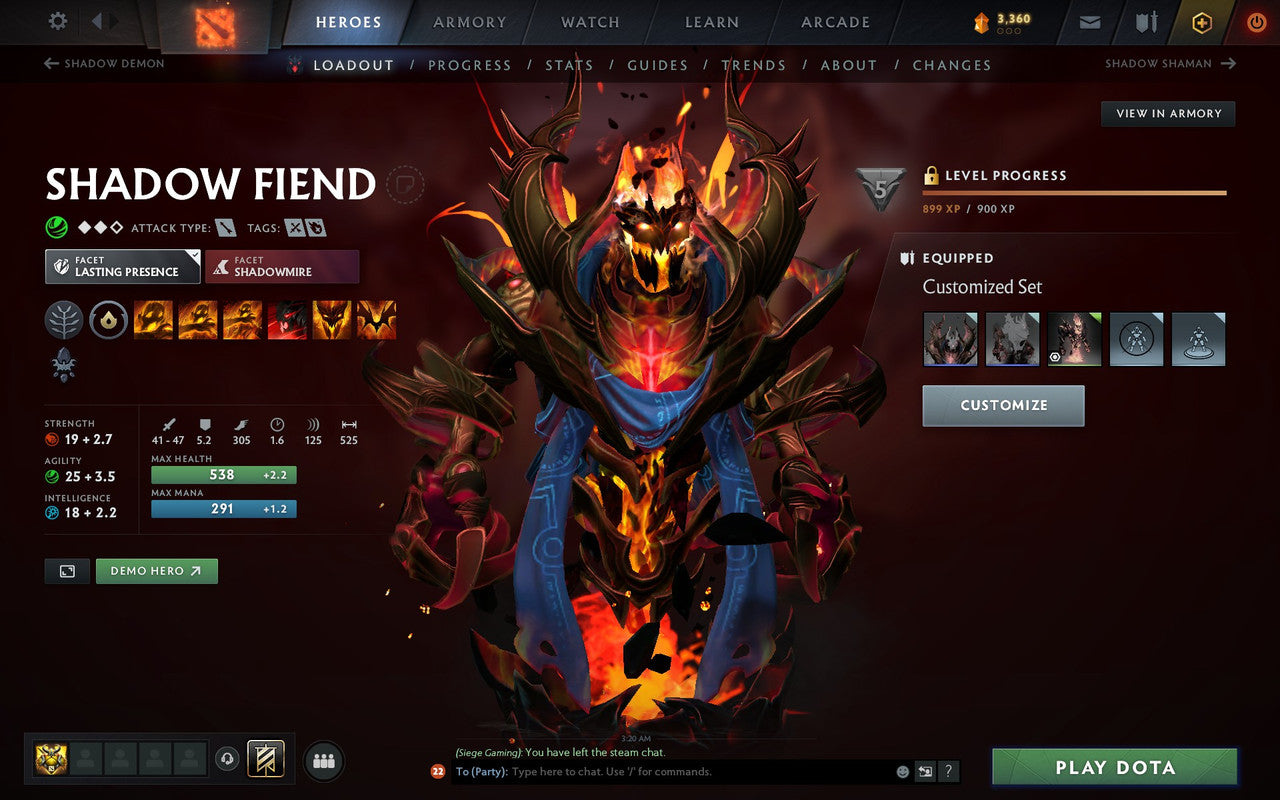Select the Shadowmire facet
The height and width of the screenshot is (800, 1280).
tap(282, 267)
